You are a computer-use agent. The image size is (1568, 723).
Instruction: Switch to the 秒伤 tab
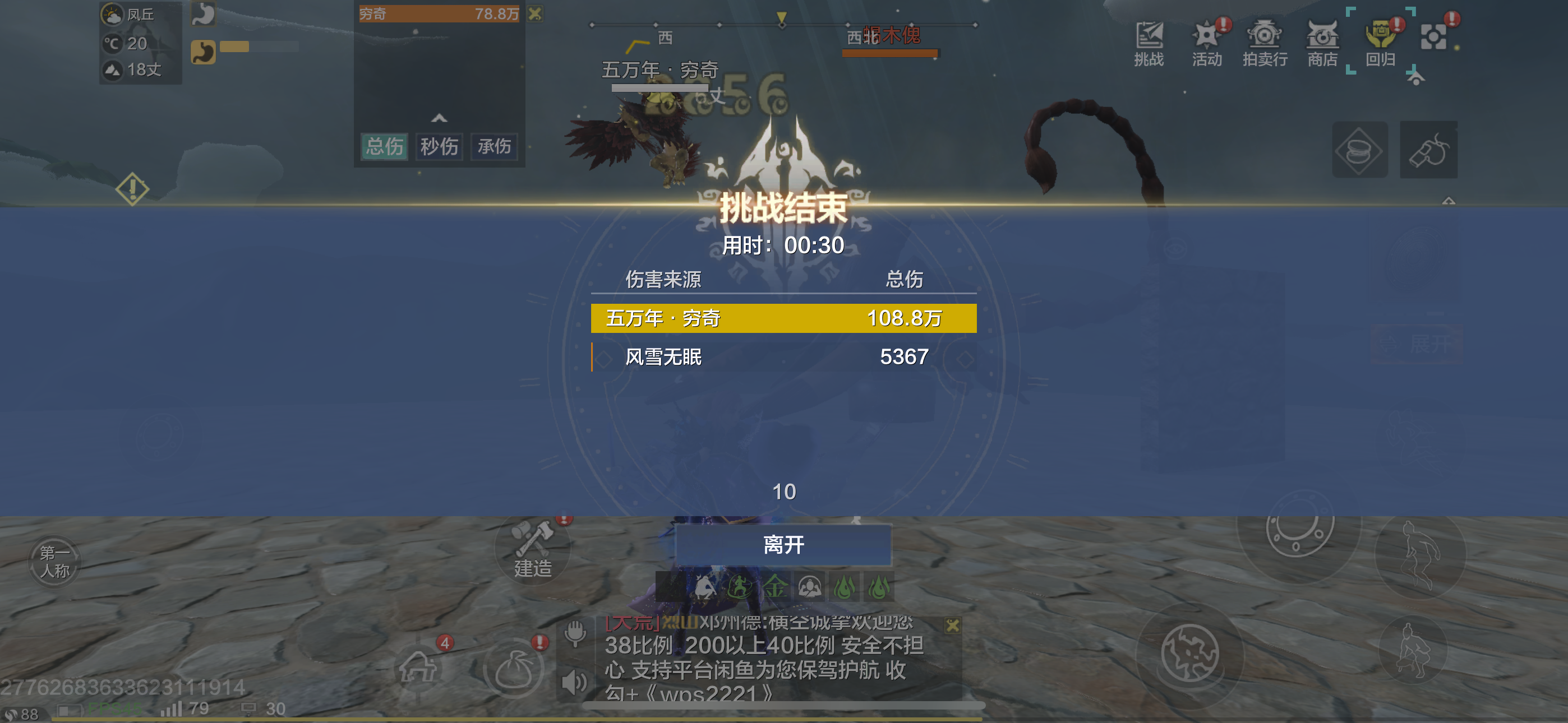tap(439, 147)
